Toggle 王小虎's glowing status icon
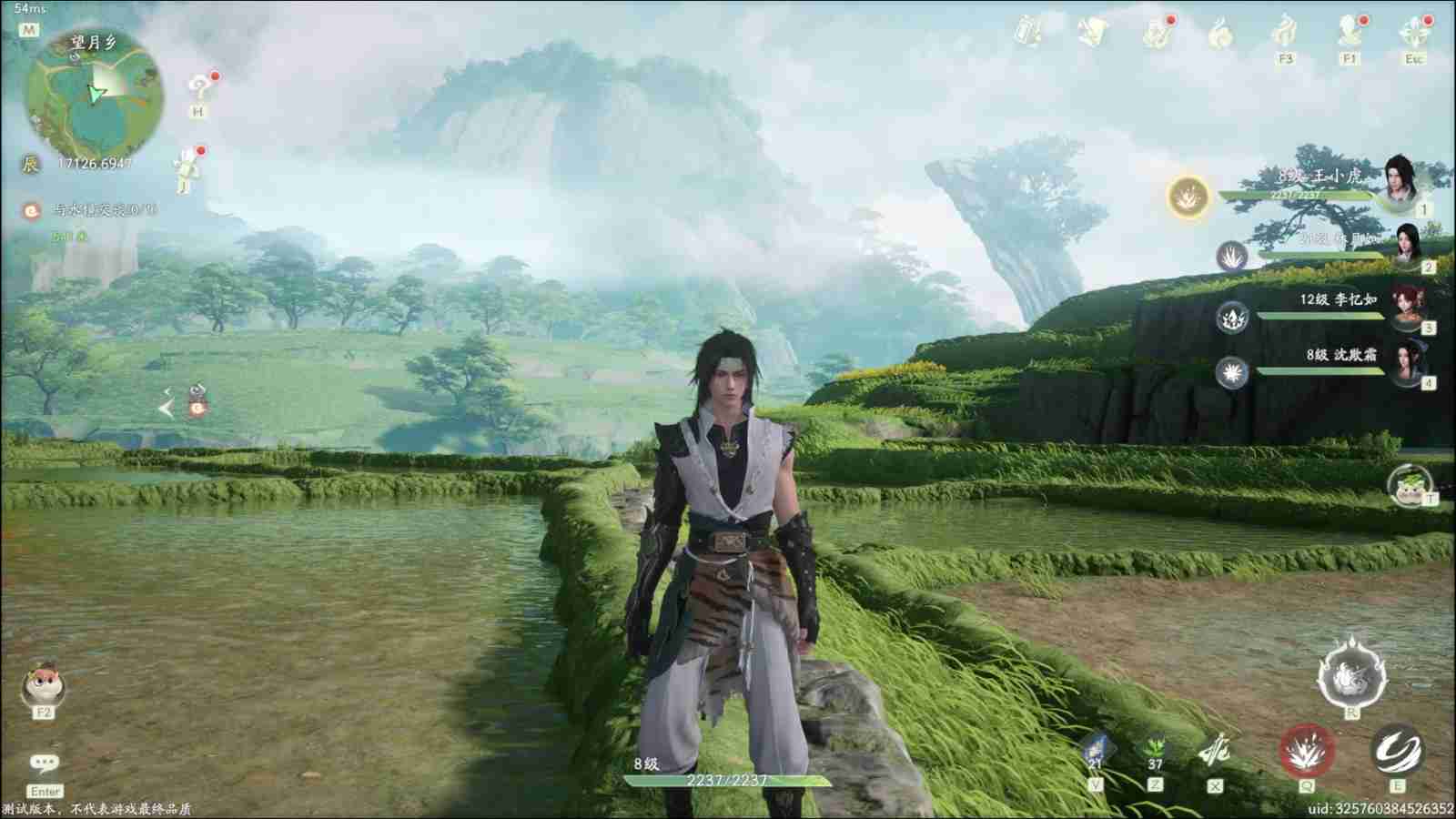1456x819 pixels. click(x=1187, y=198)
